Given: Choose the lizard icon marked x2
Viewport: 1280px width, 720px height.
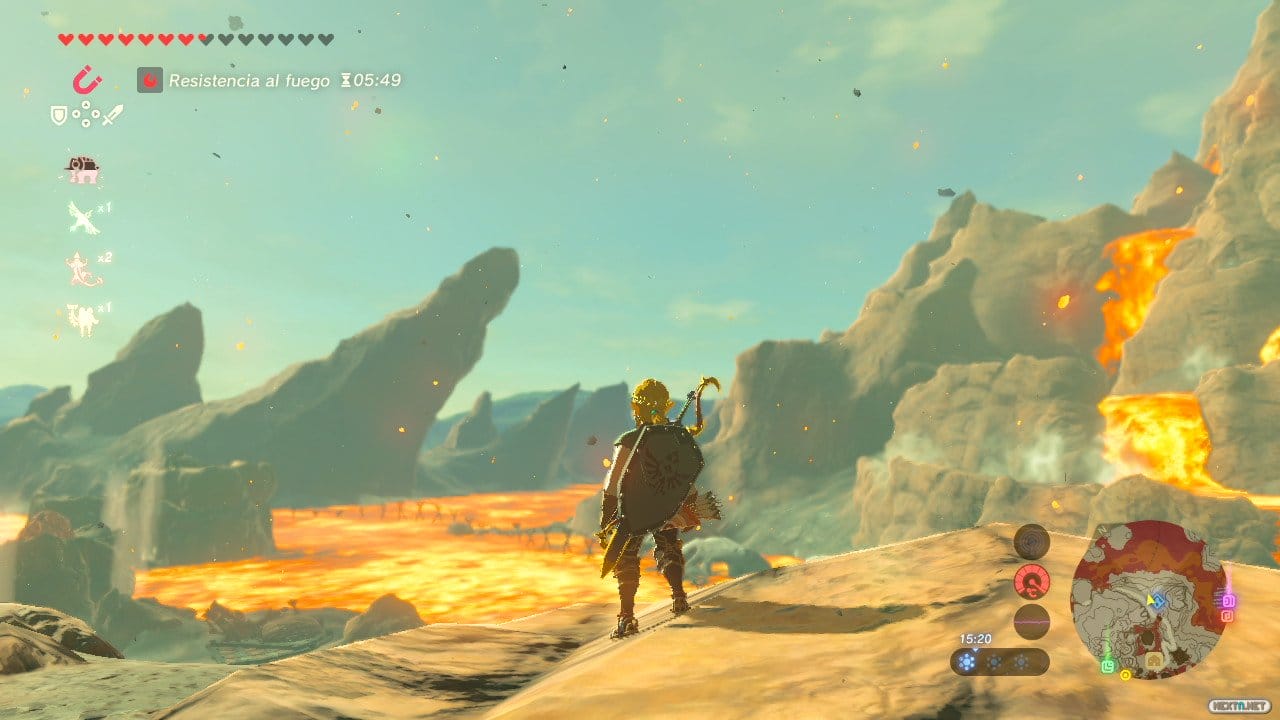Looking at the screenshot, I should click(x=83, y=269).
